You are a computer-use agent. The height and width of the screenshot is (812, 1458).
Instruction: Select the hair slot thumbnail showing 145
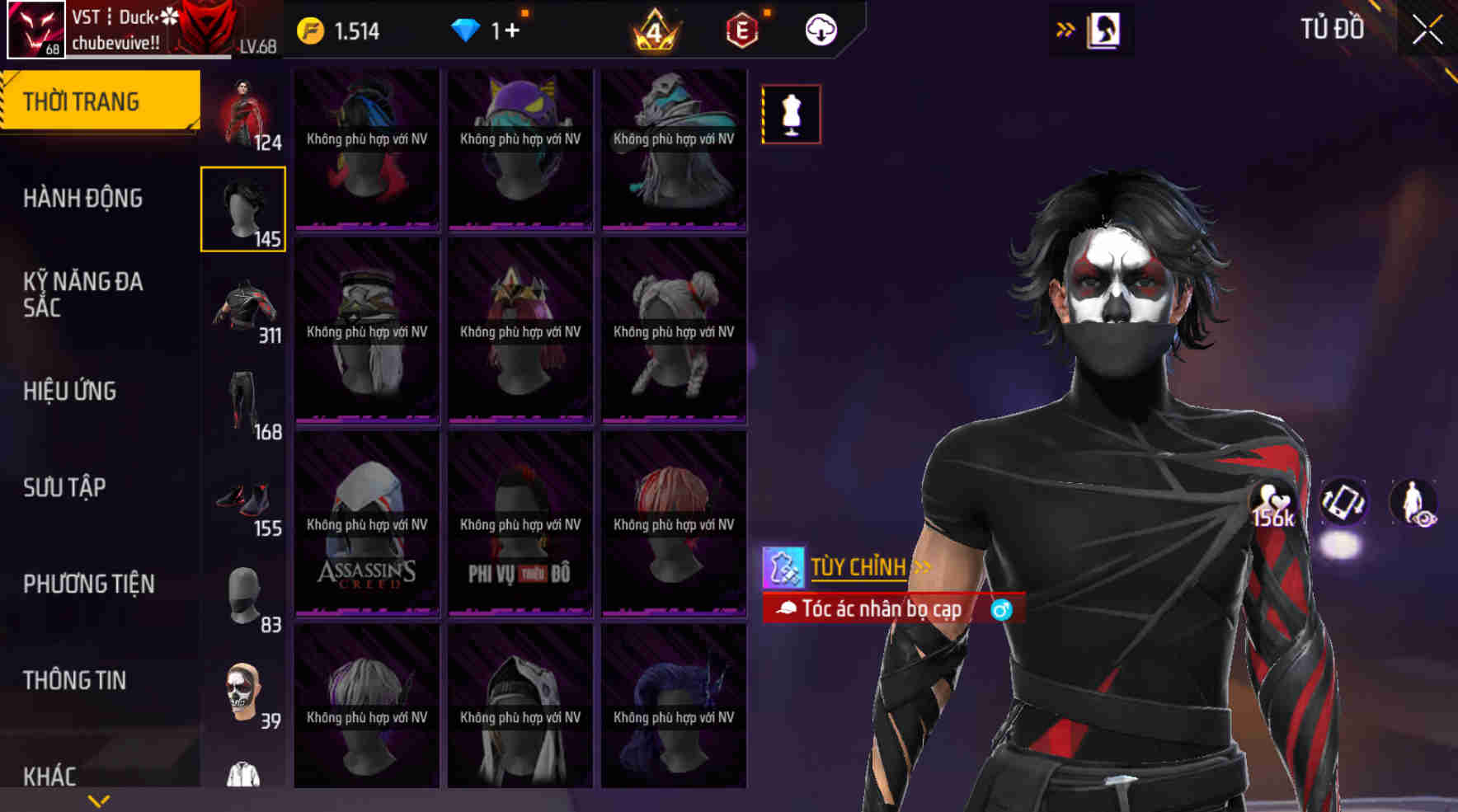(x=242, y=209)
